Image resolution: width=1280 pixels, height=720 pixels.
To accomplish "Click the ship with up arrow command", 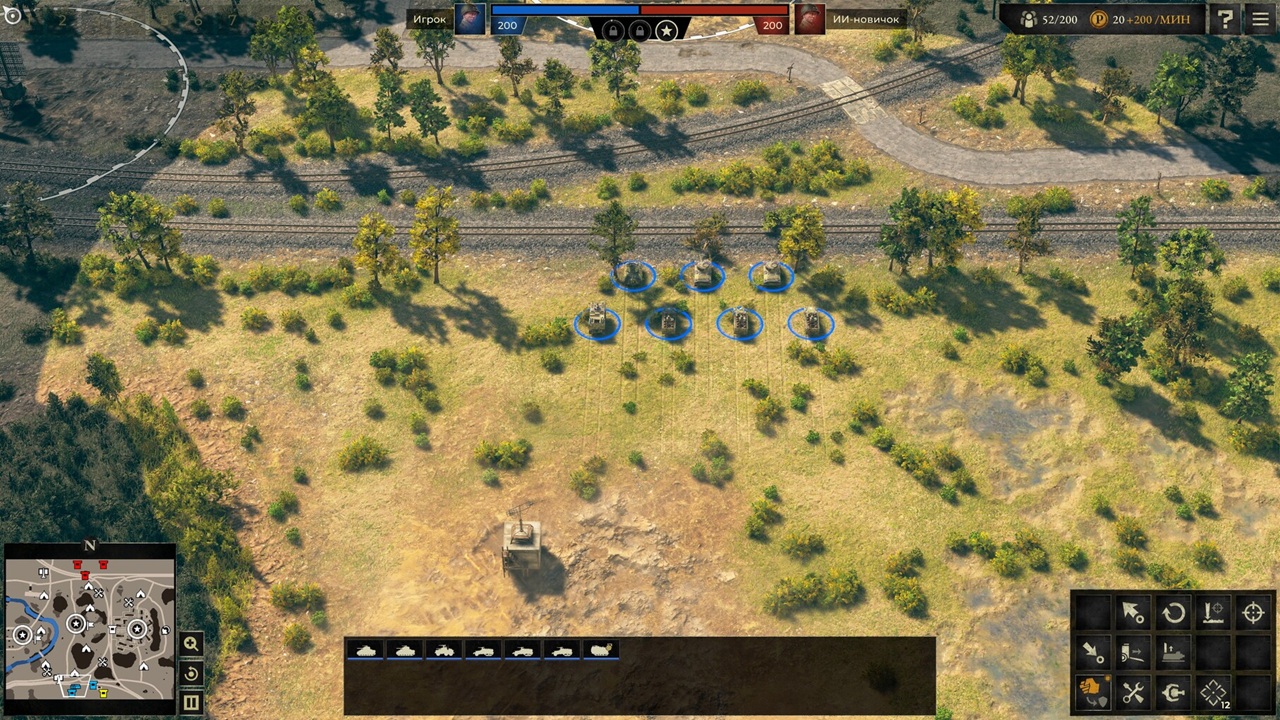I will [x=1173, y=652].
